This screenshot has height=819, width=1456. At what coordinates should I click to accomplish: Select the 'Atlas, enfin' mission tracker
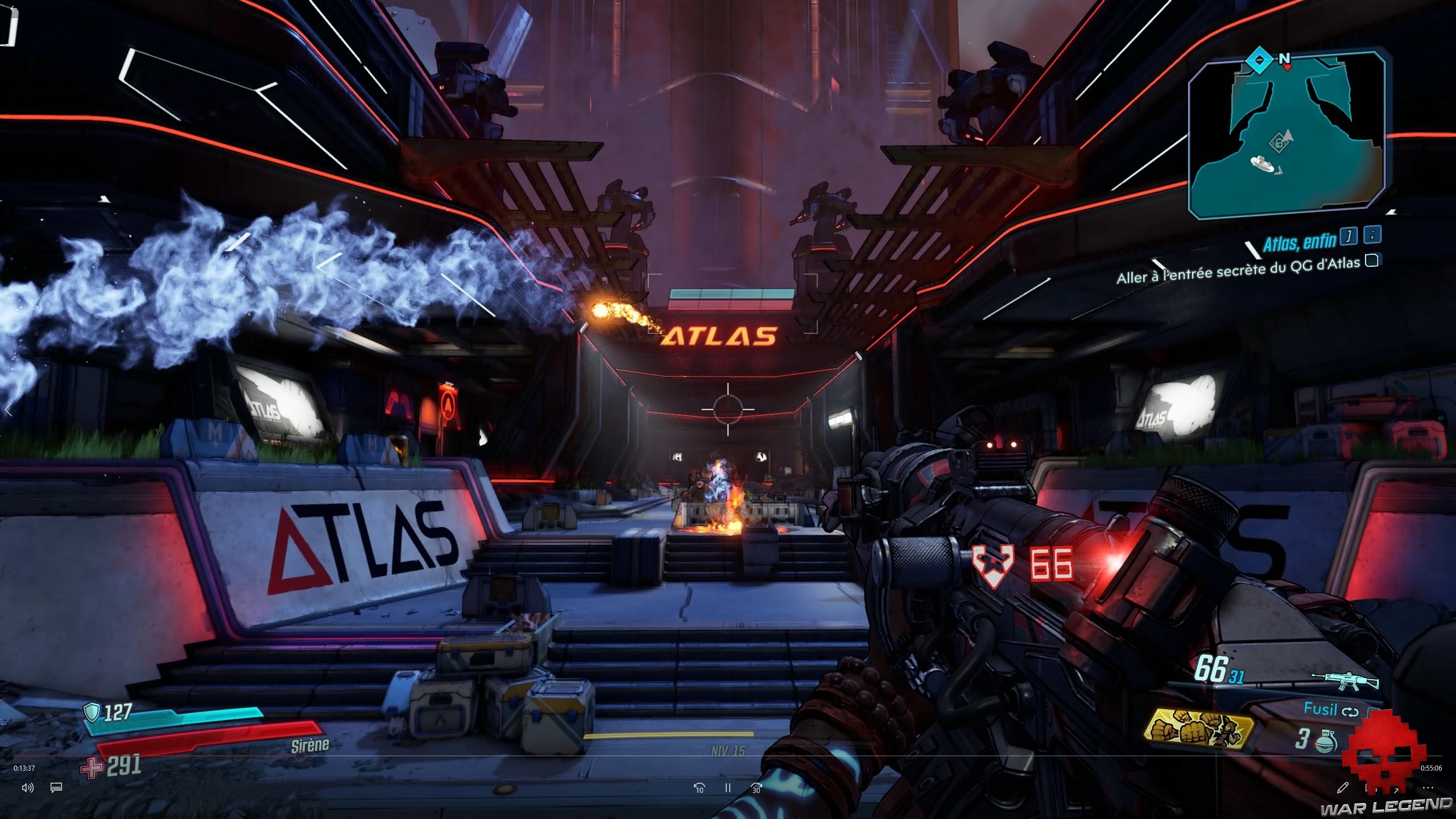point(1299,243)
